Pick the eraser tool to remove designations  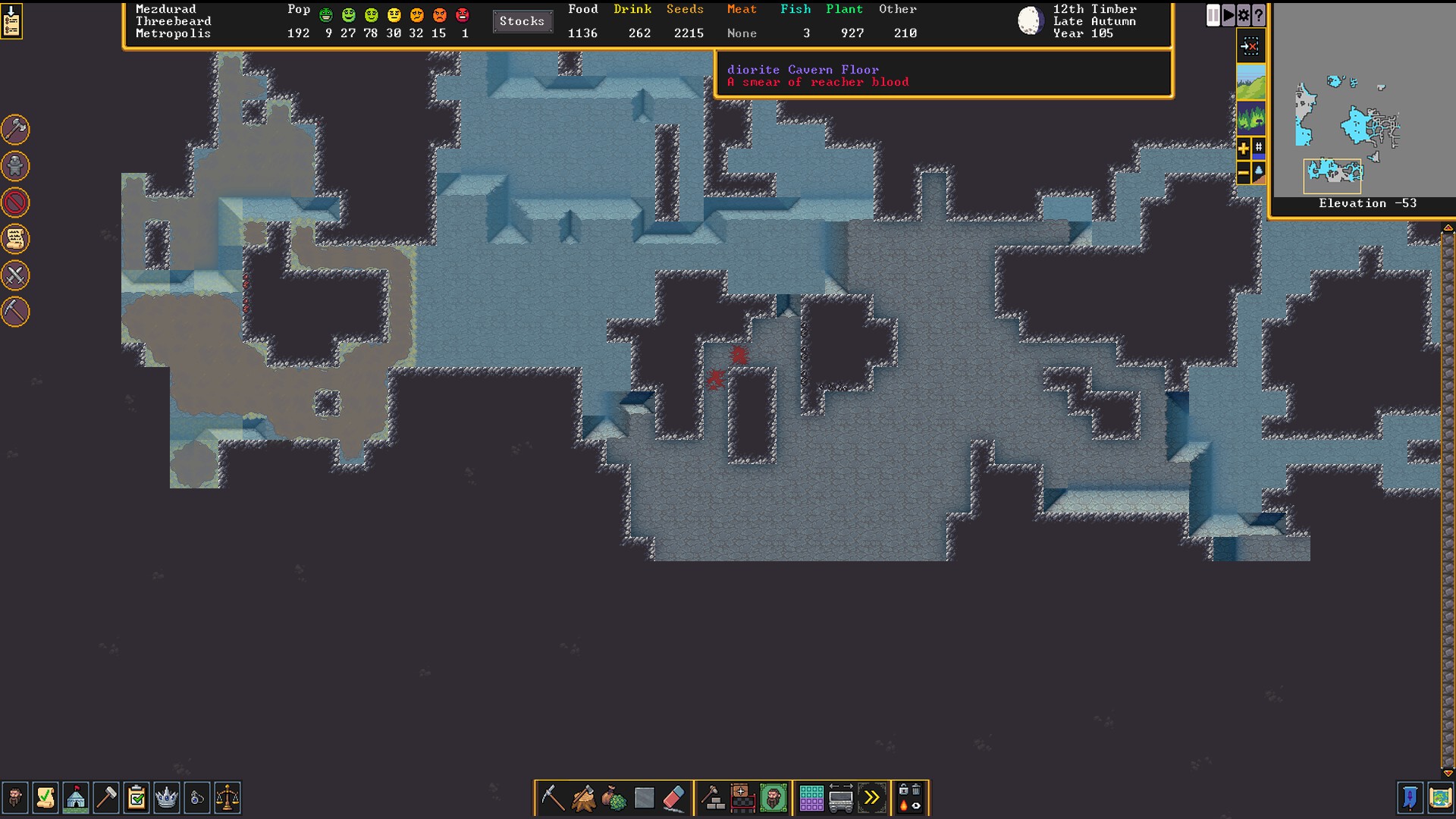674,798
